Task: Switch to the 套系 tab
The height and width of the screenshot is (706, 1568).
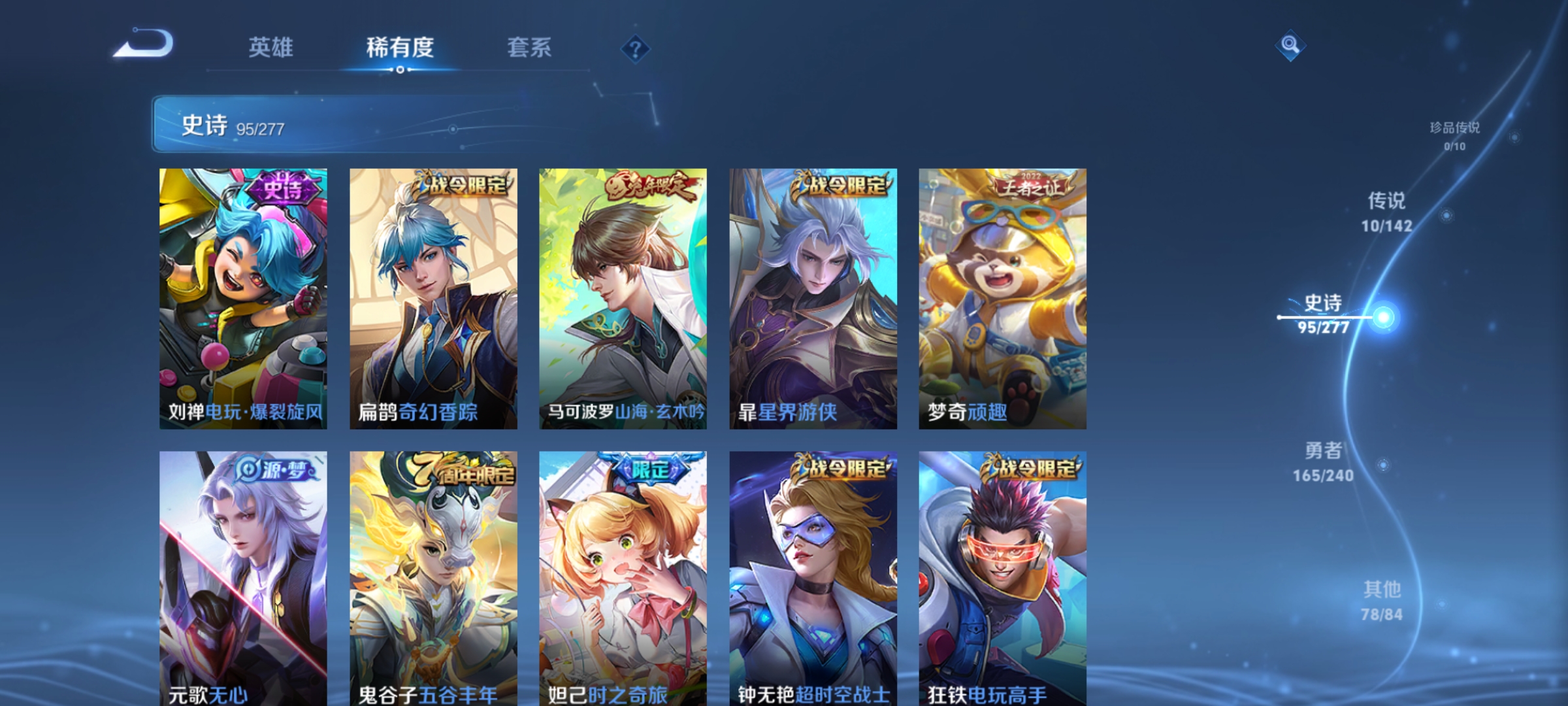Action: tap(529, 47)
